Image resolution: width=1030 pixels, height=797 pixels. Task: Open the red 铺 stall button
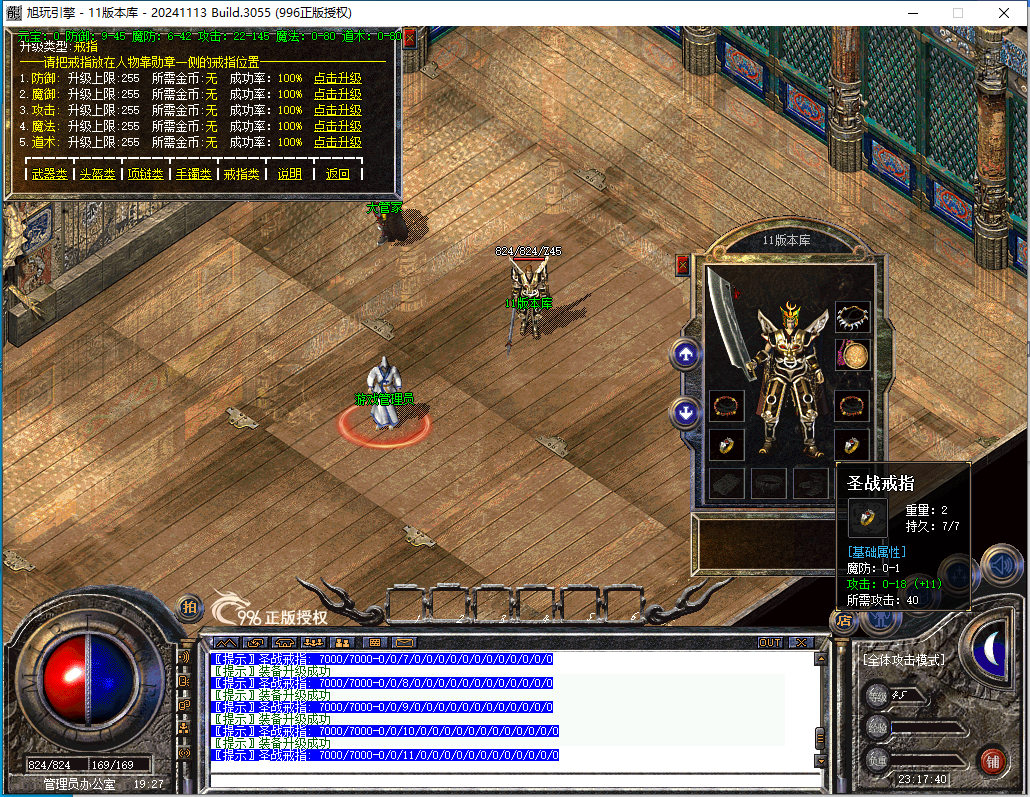point(992,759)
